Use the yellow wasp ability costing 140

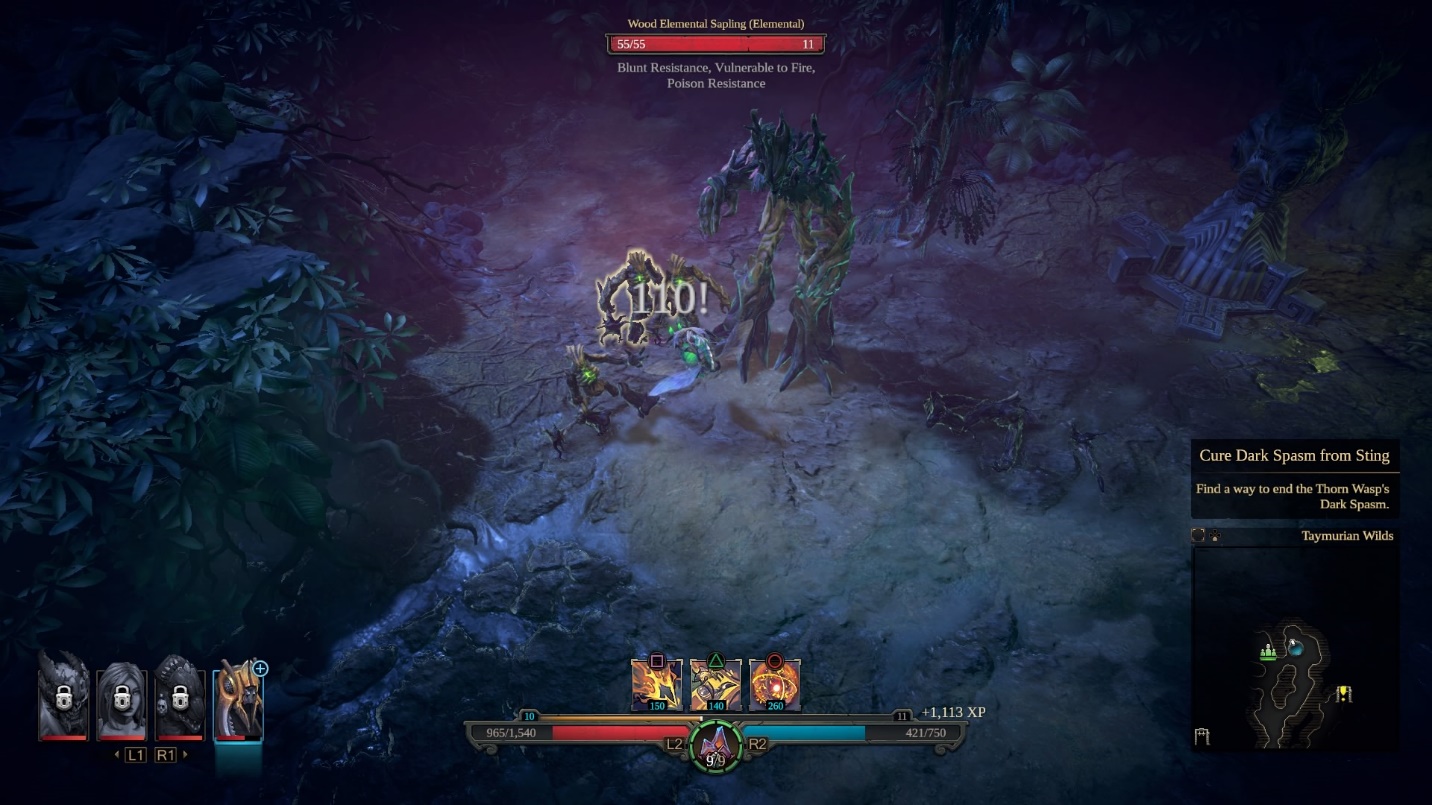[x=716, y=686]
